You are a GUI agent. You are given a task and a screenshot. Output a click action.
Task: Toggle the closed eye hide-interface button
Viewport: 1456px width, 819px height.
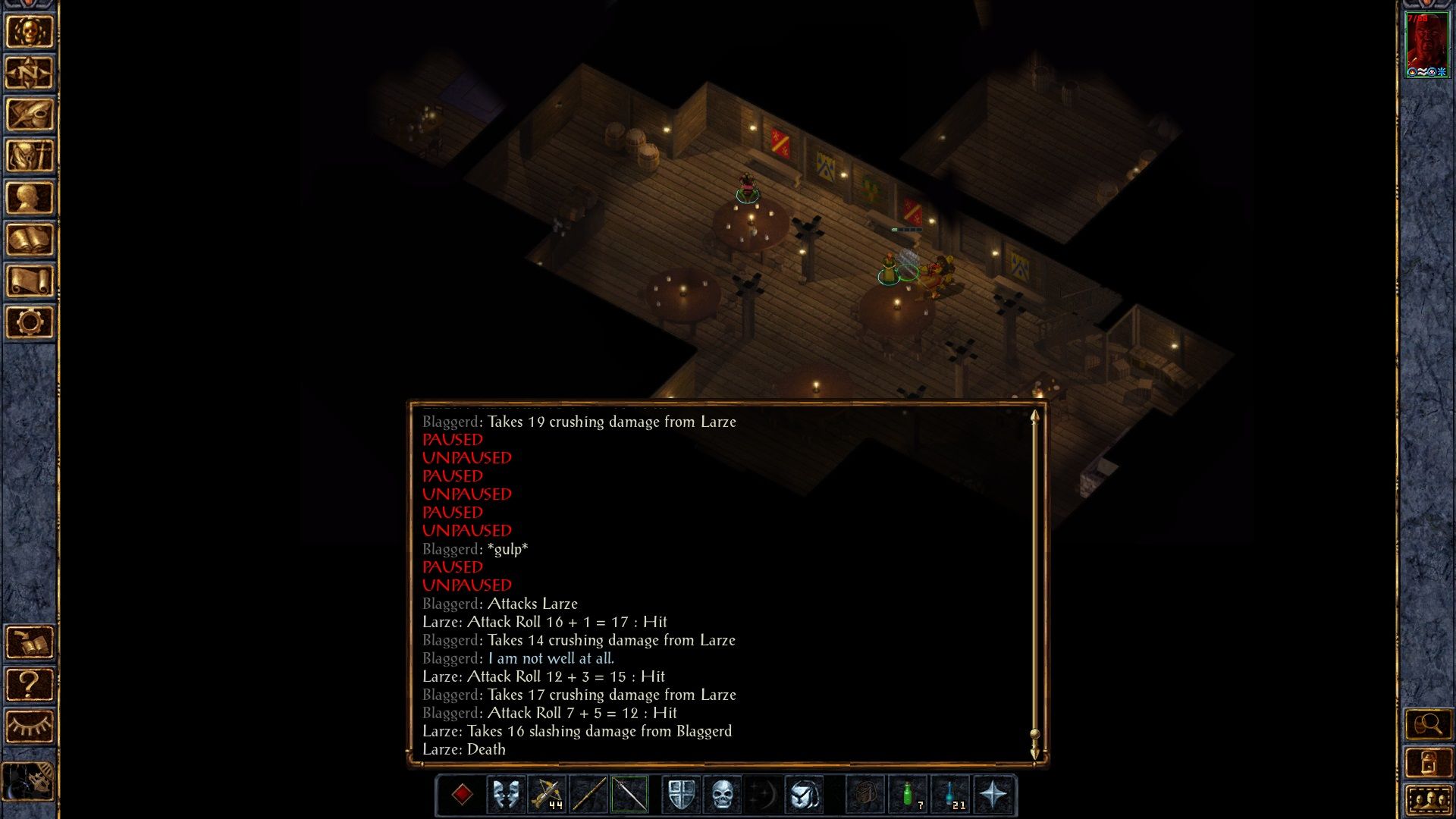tap(30, 726)
